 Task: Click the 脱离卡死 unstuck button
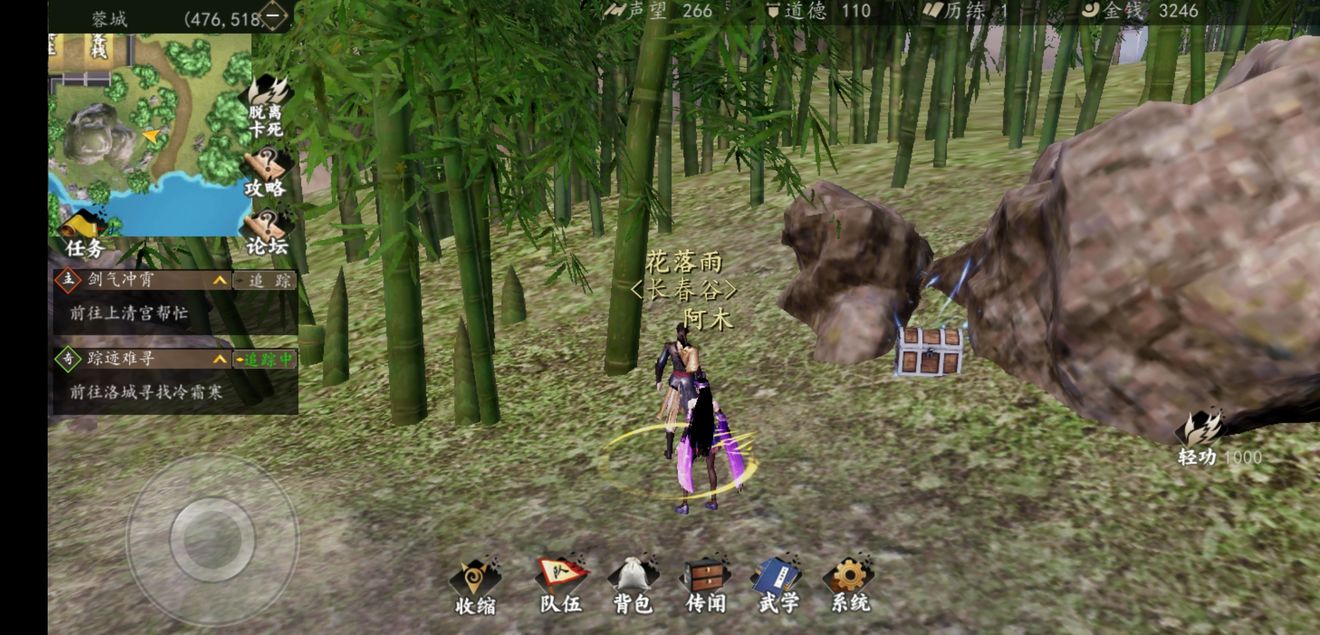click(x=266, y=107)
